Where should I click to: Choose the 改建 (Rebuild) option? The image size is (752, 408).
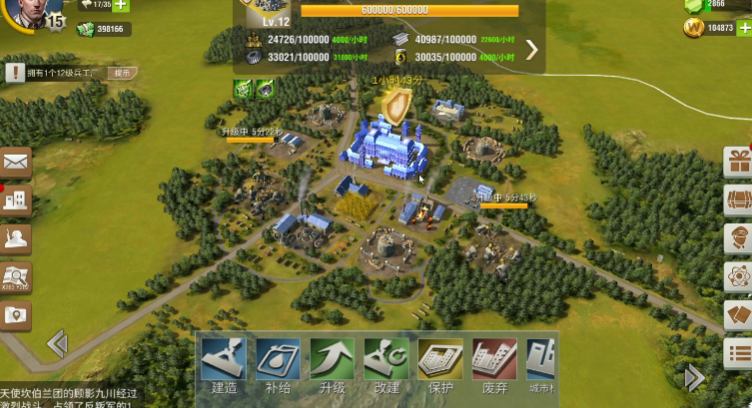[386, 364]
